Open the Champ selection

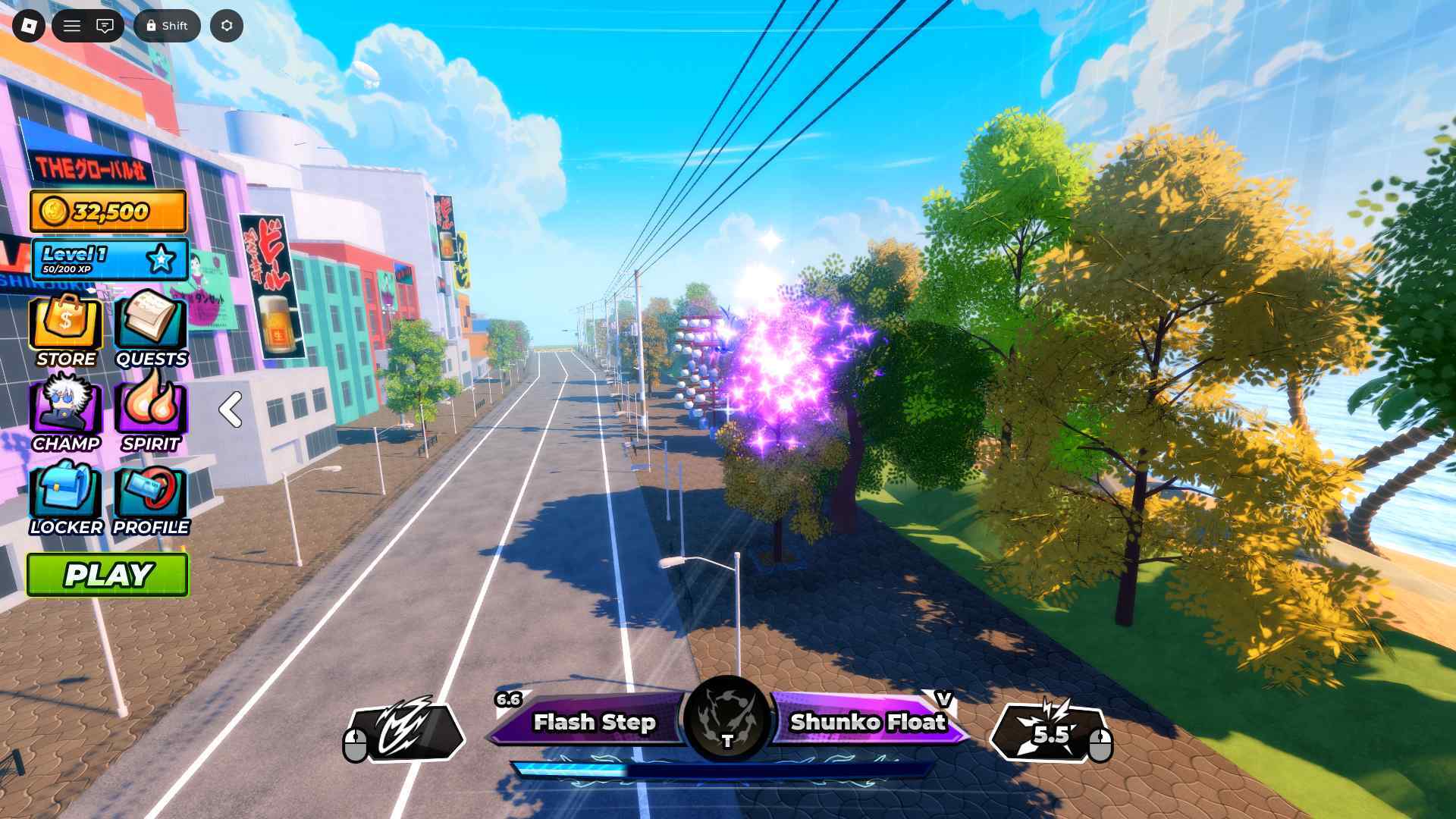coord(66,414)
